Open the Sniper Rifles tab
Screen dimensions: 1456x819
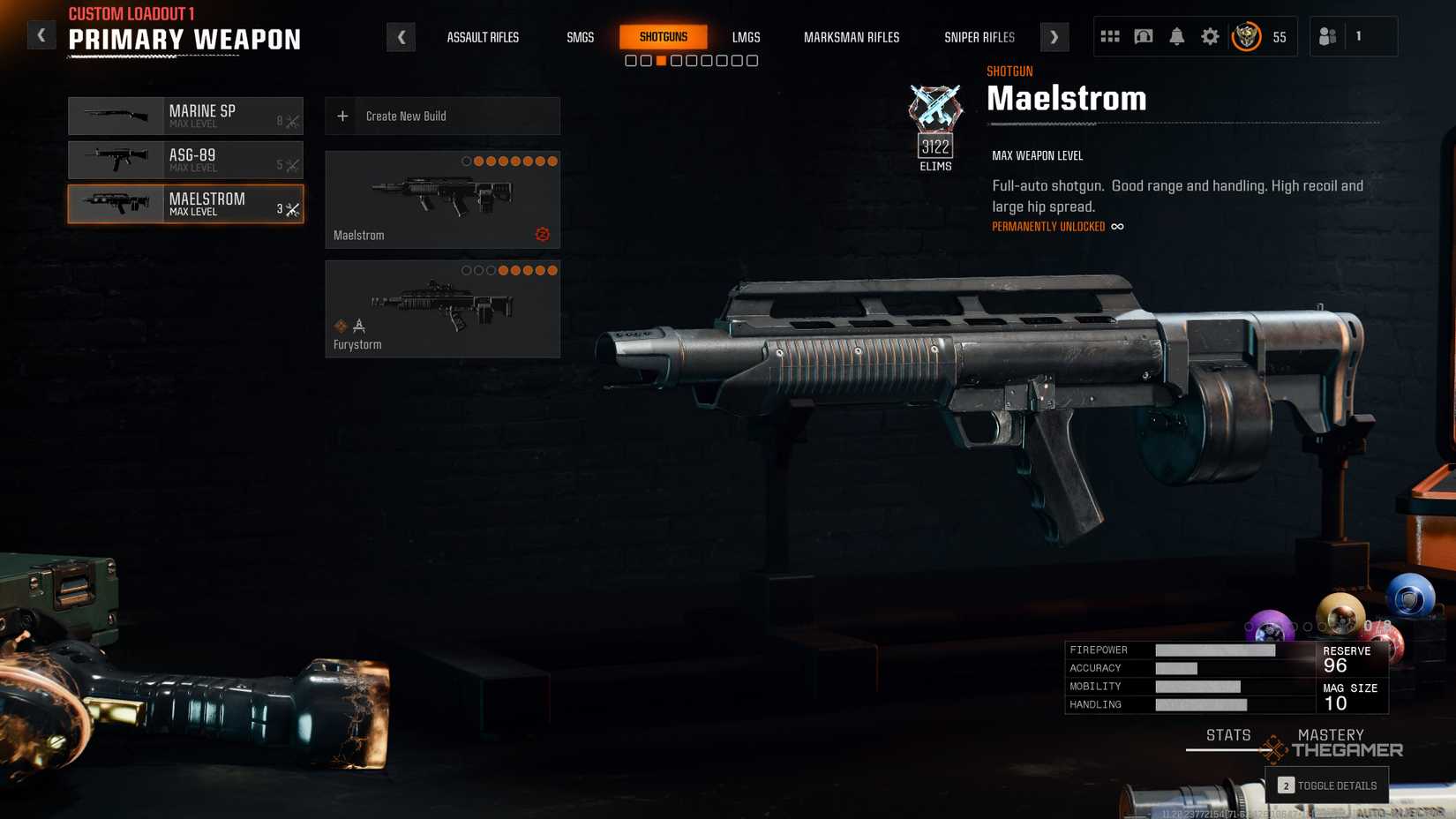pyautogui.click(x=979, y=37)
